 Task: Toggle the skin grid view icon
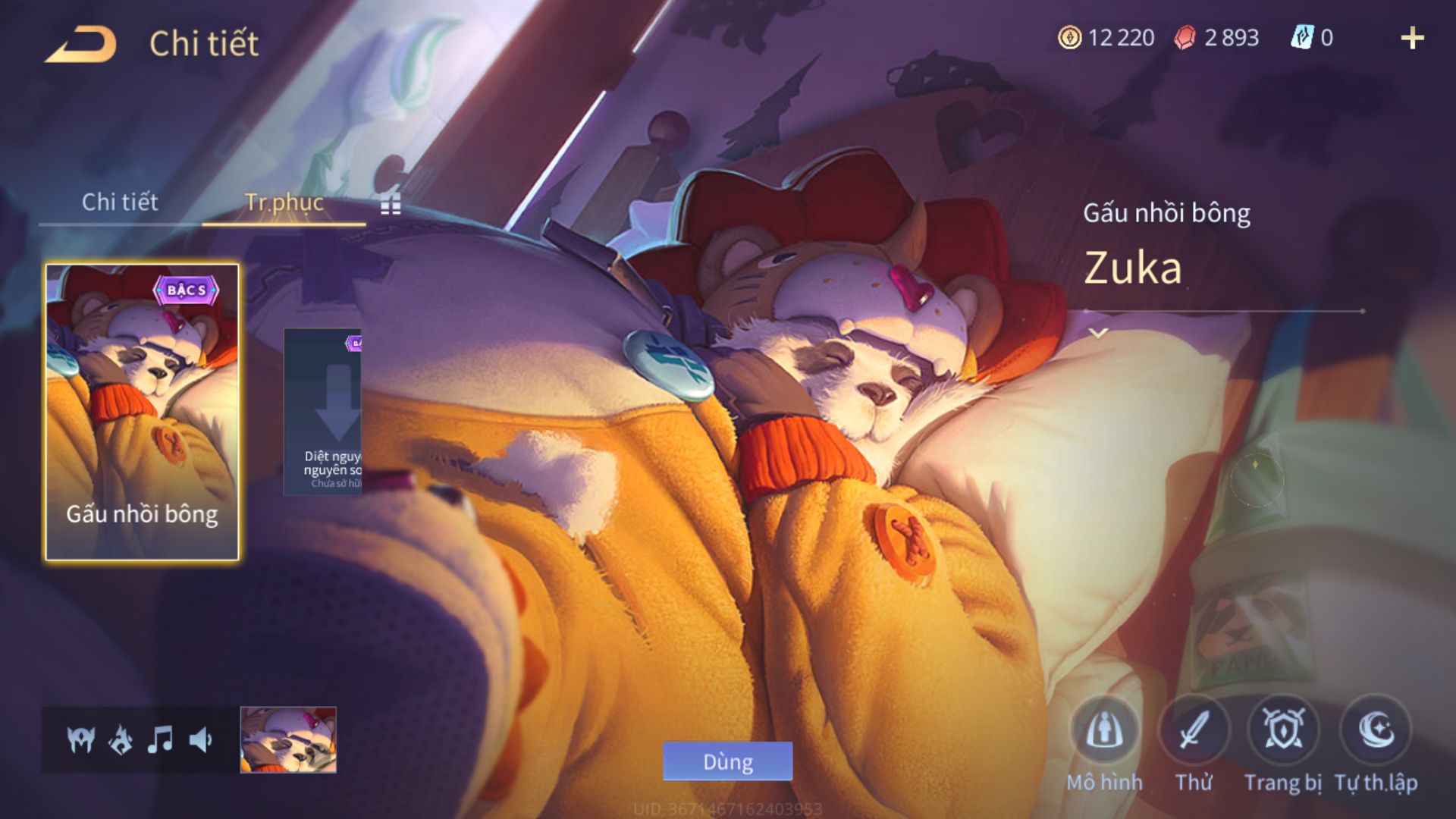391,203
